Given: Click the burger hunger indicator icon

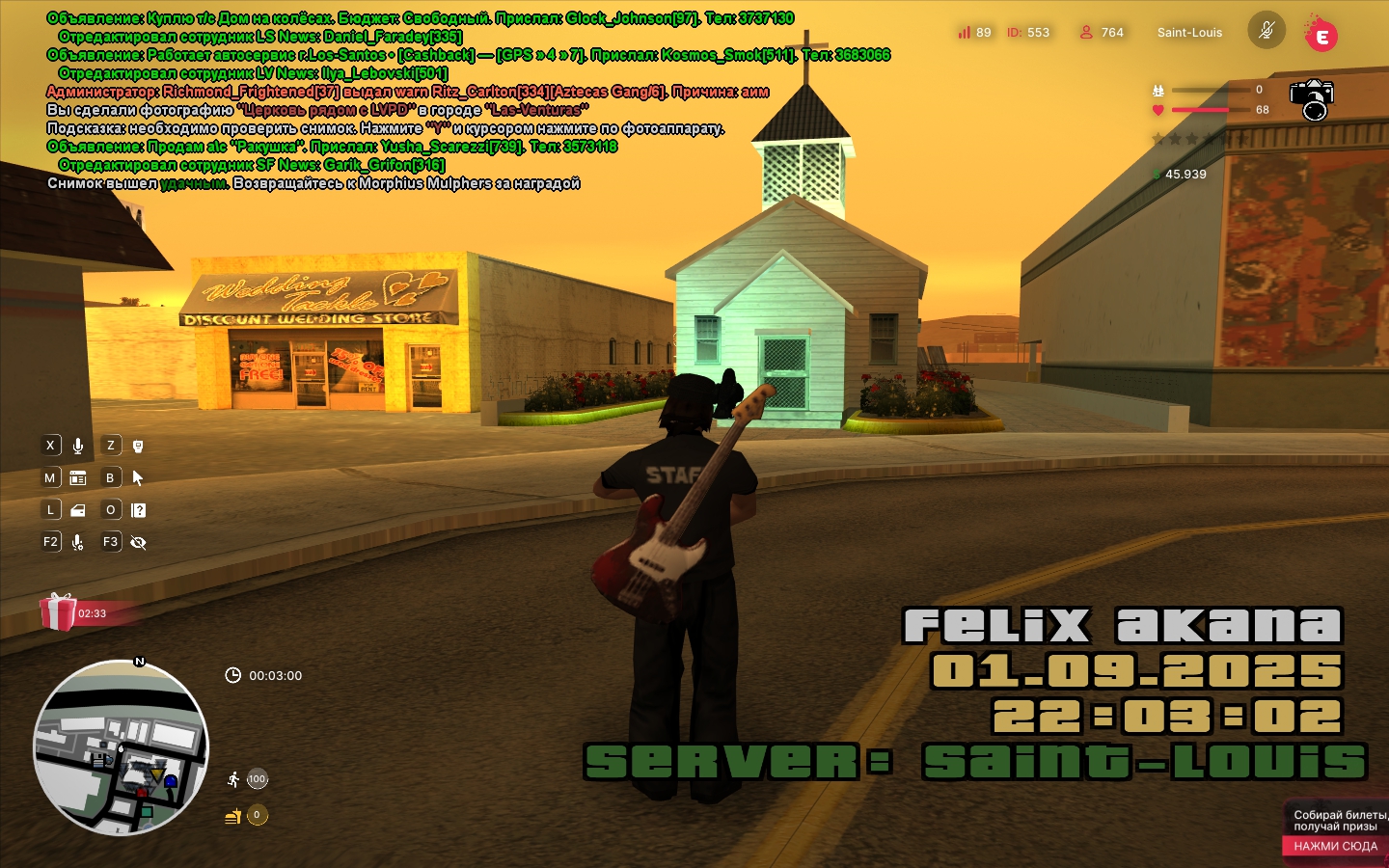Looking at the screenshot, I should 232,816.
